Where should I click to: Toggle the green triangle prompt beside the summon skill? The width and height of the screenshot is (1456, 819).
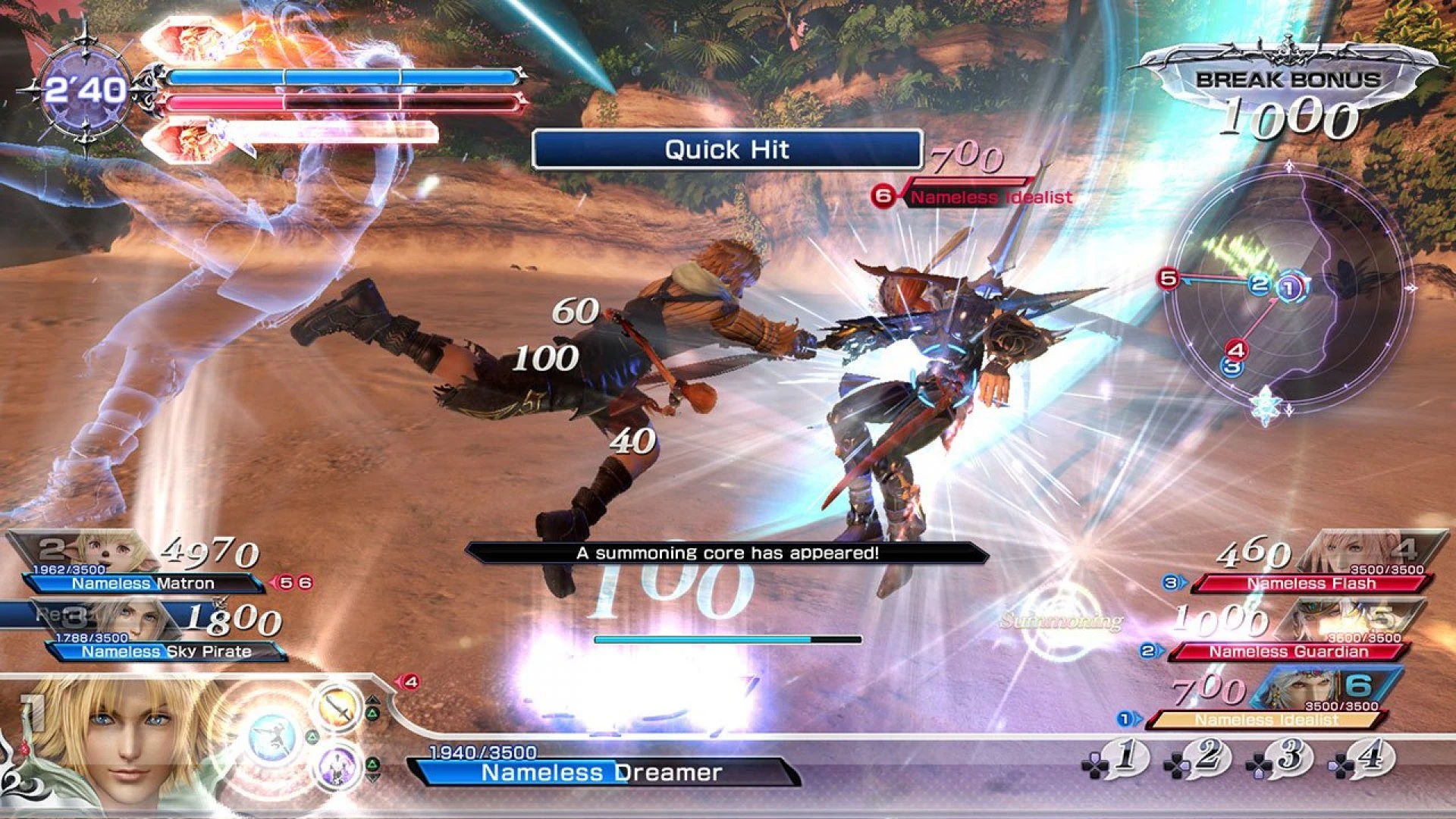(x=372, y=764)
